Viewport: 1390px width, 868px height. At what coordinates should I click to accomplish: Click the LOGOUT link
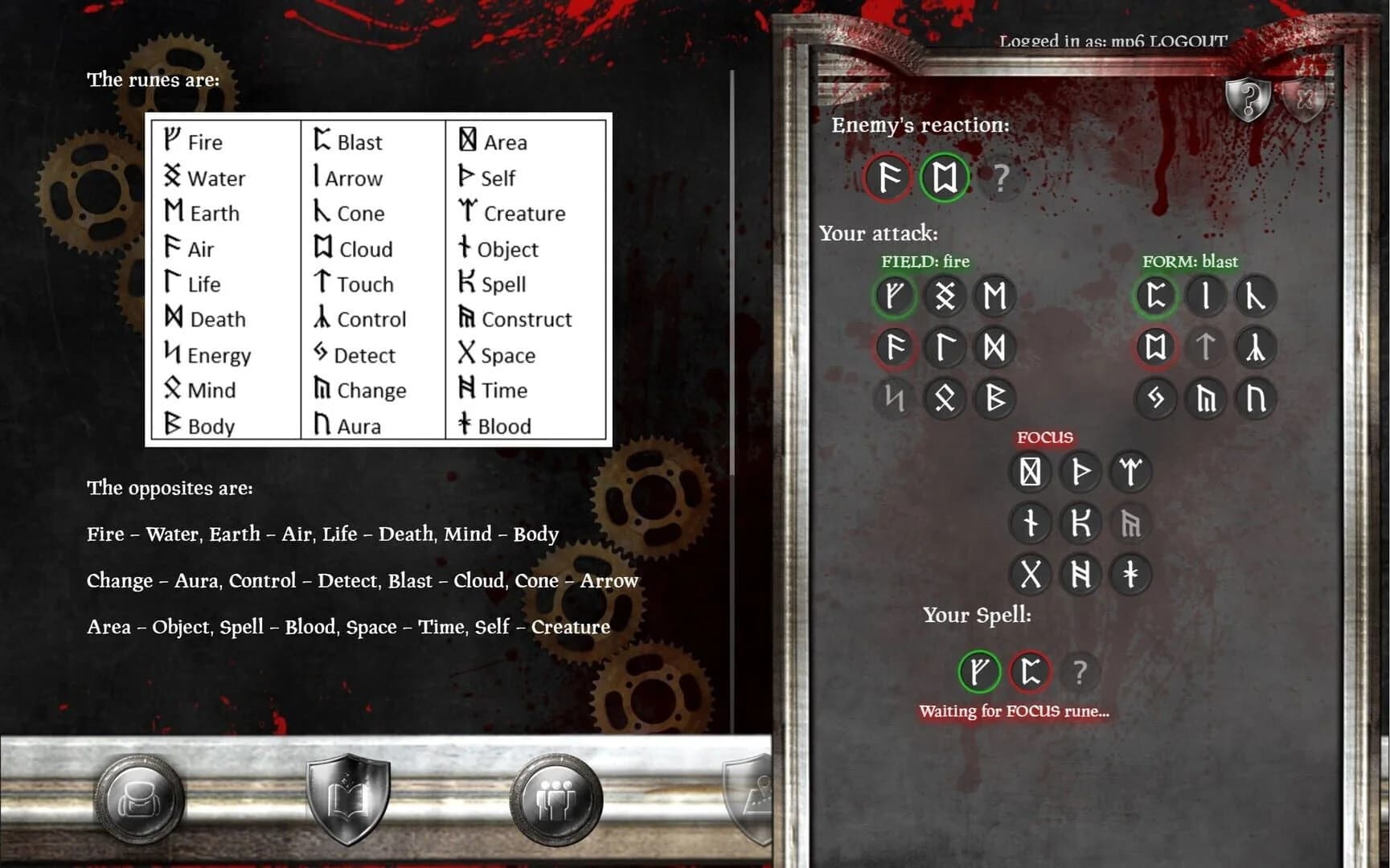[1187, 41]
